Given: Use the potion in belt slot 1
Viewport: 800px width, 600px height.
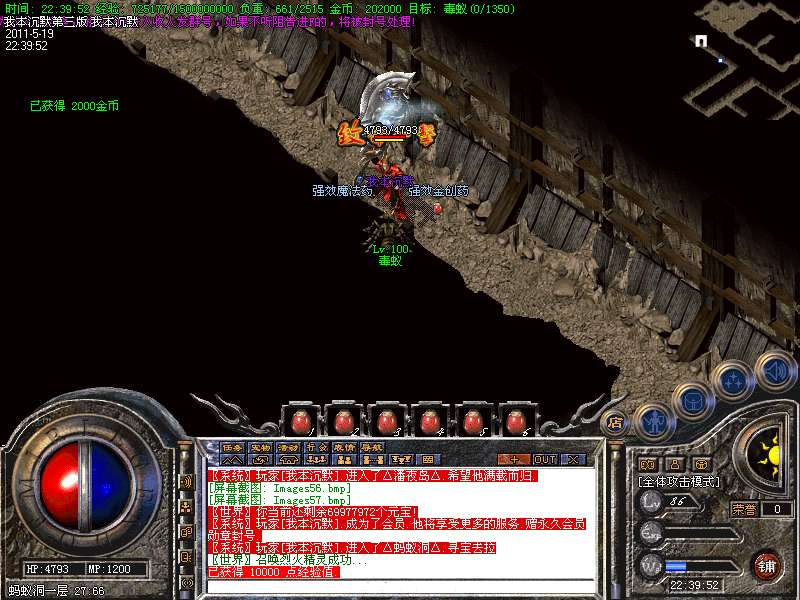Looking at the screenshot, I should [x=300, y=420].
